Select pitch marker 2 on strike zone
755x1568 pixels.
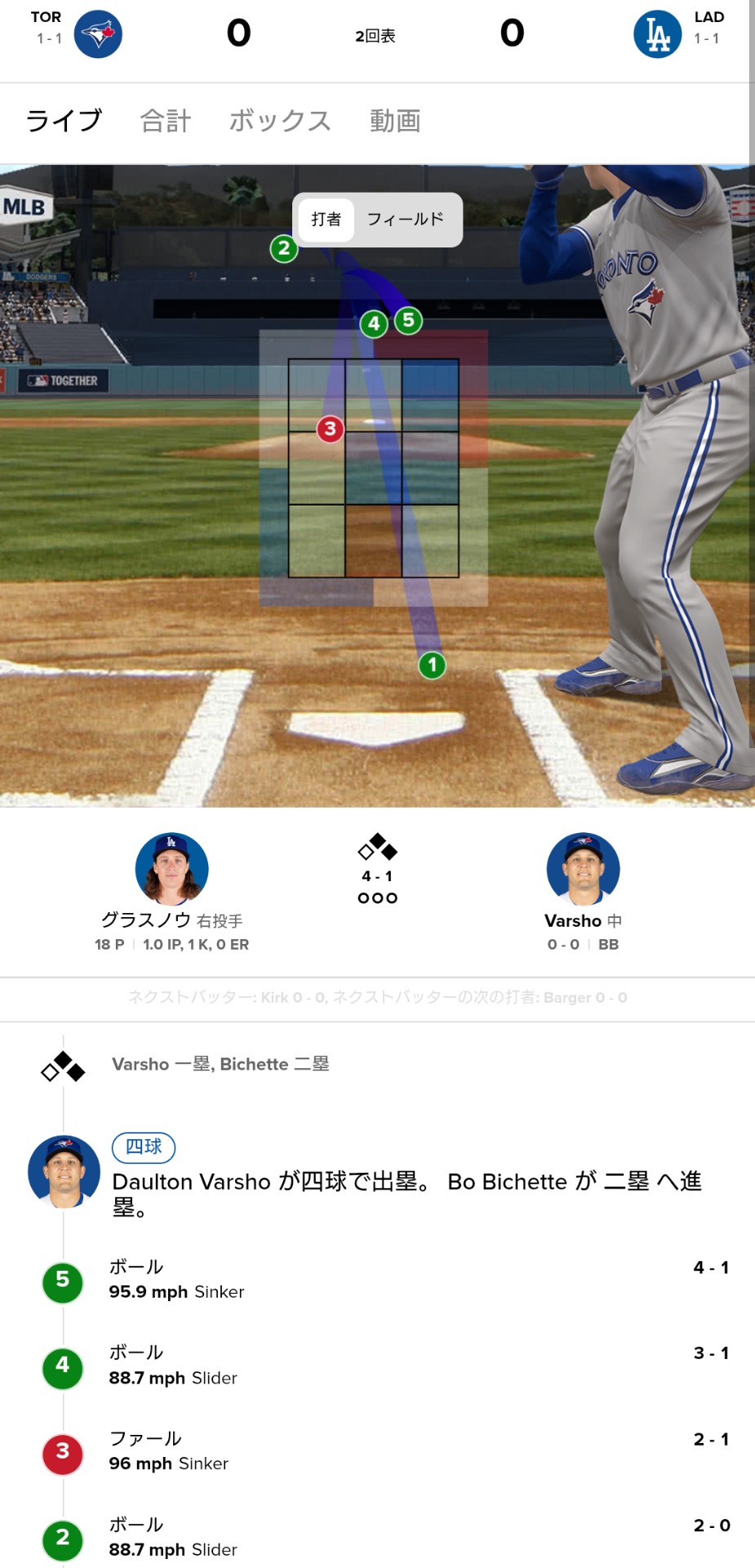pyautogui.click(x=284, y=247)
